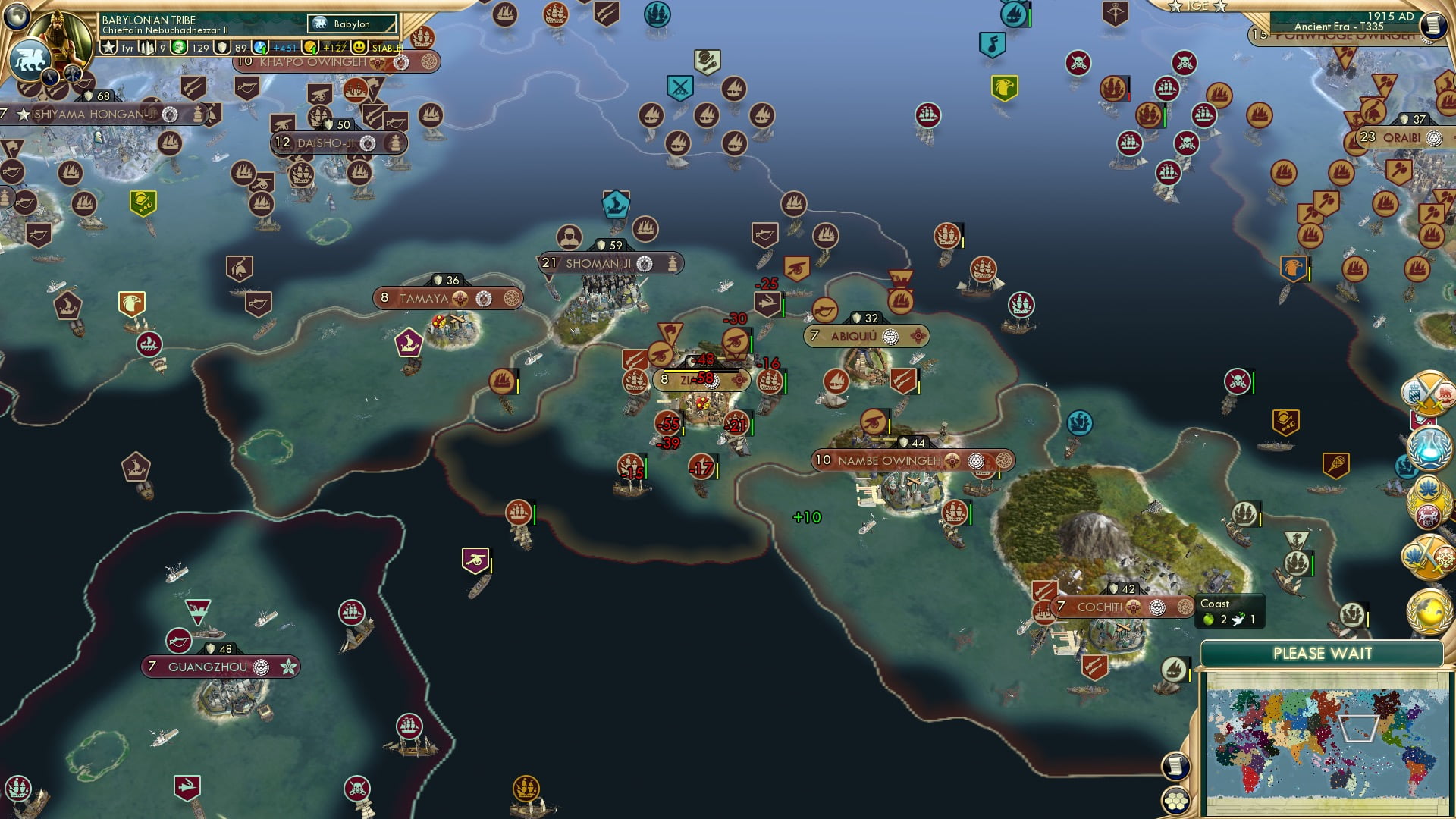Click the Tamaya city banner

click(424, 299)
